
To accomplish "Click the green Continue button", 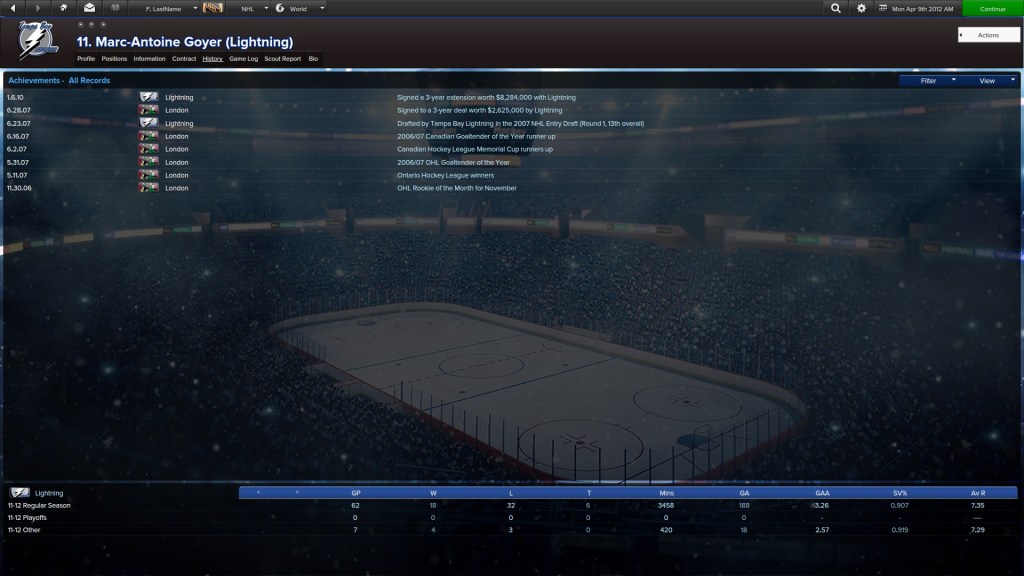I will click(992, 8).
